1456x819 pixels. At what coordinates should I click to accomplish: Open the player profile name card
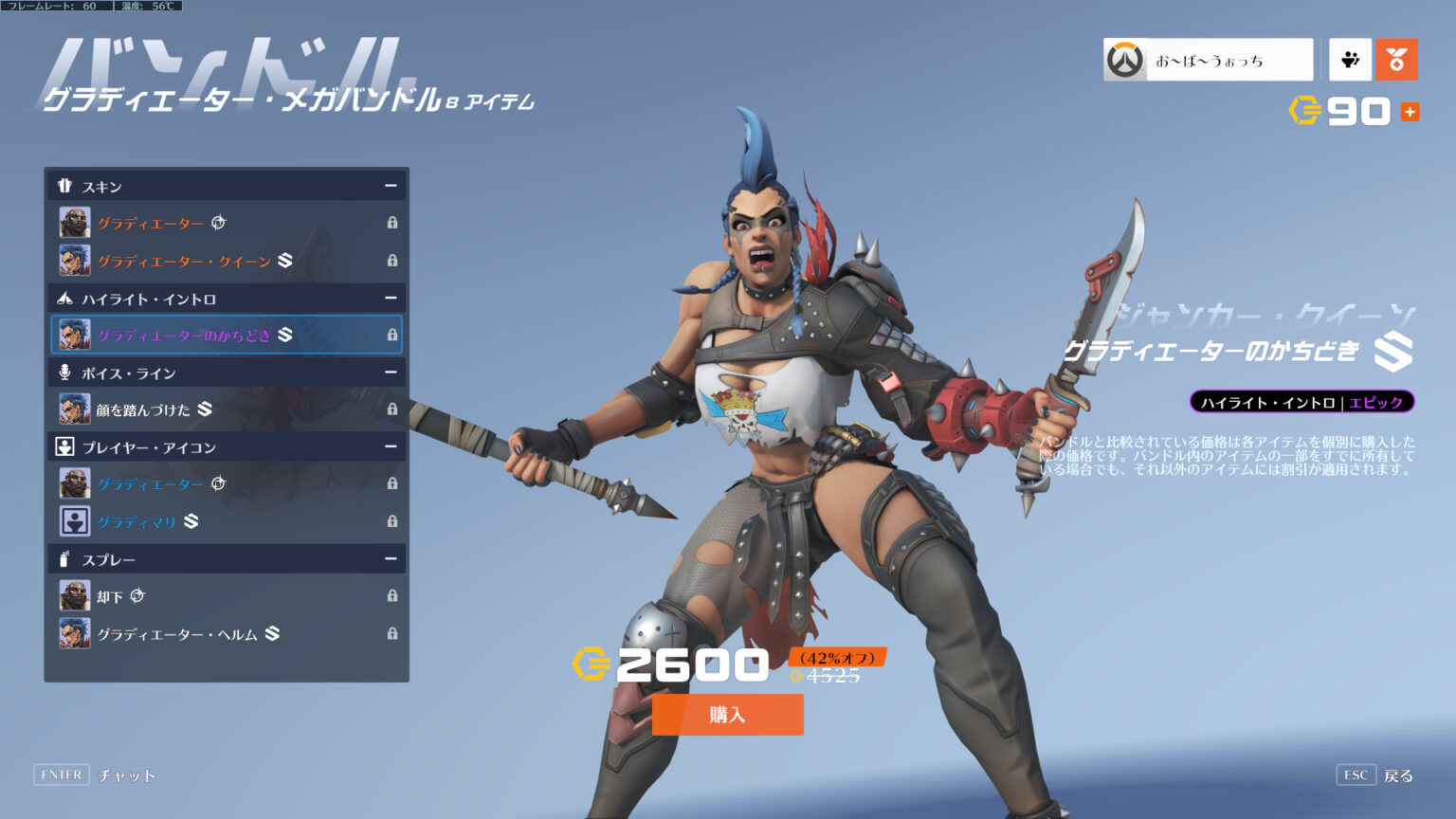tap(1208, 60)
